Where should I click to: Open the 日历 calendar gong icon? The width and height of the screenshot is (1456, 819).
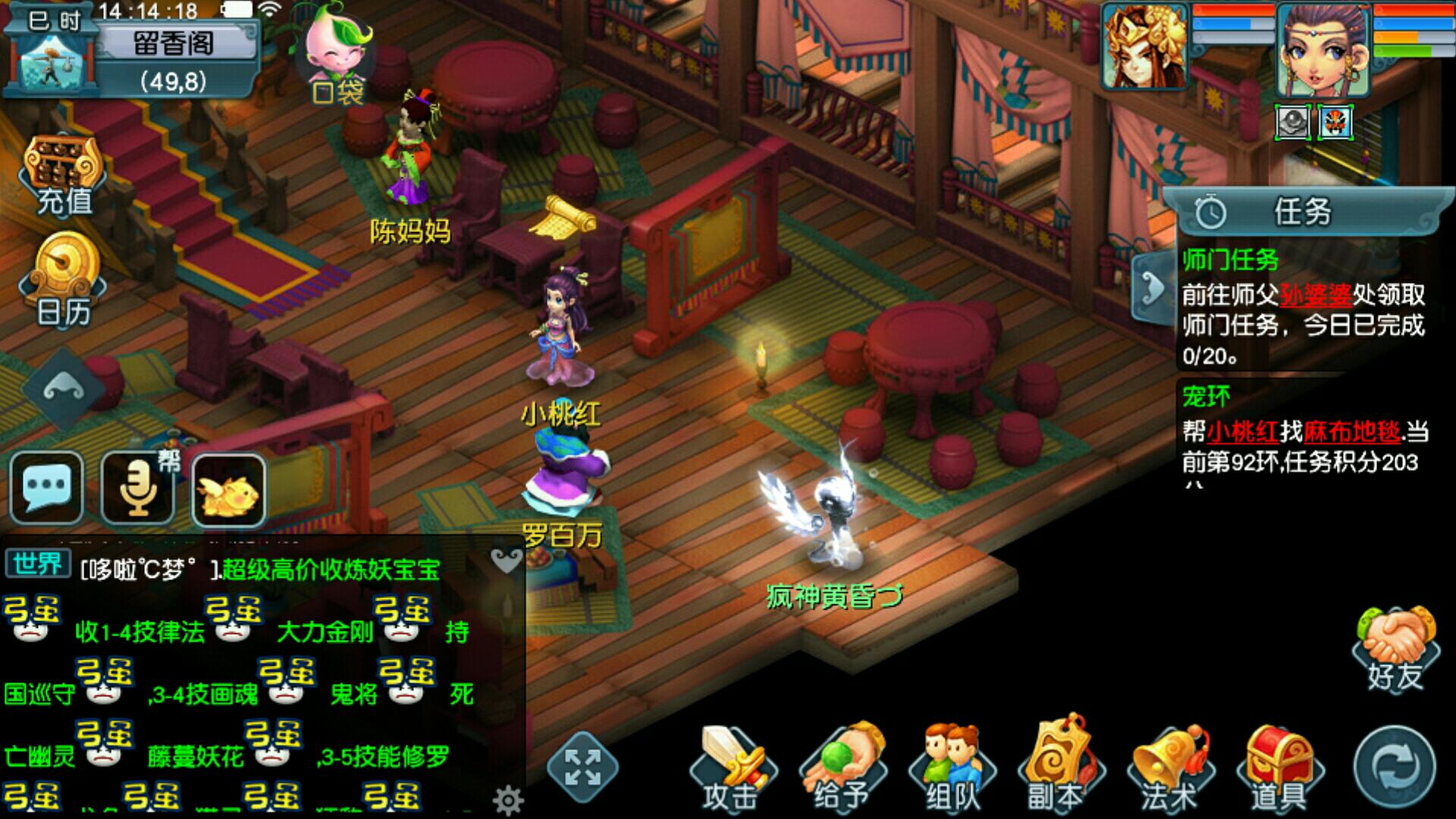tap(64, 279)
